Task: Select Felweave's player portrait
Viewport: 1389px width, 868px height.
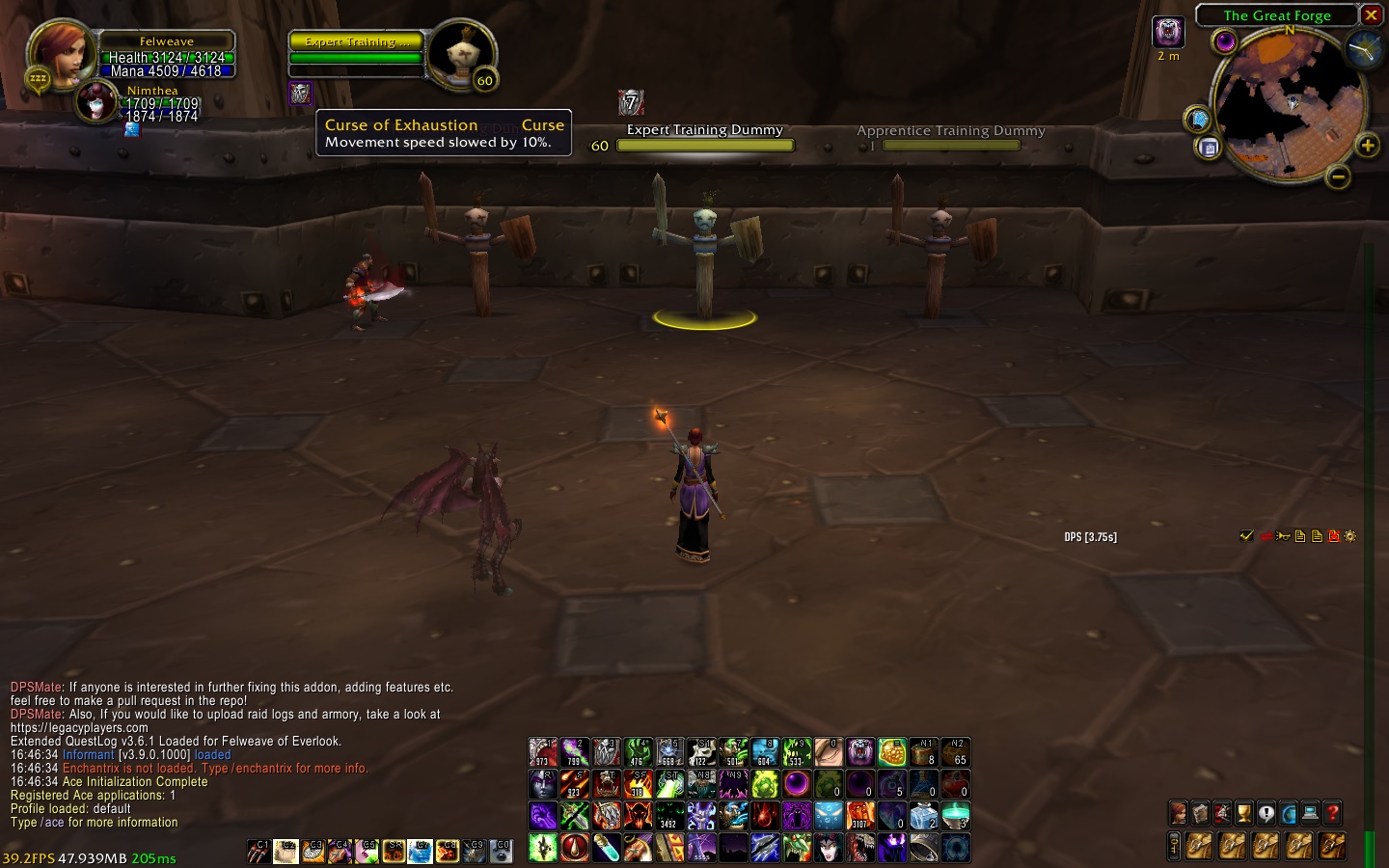Action: pyautogui.click(x=62, y=48)
